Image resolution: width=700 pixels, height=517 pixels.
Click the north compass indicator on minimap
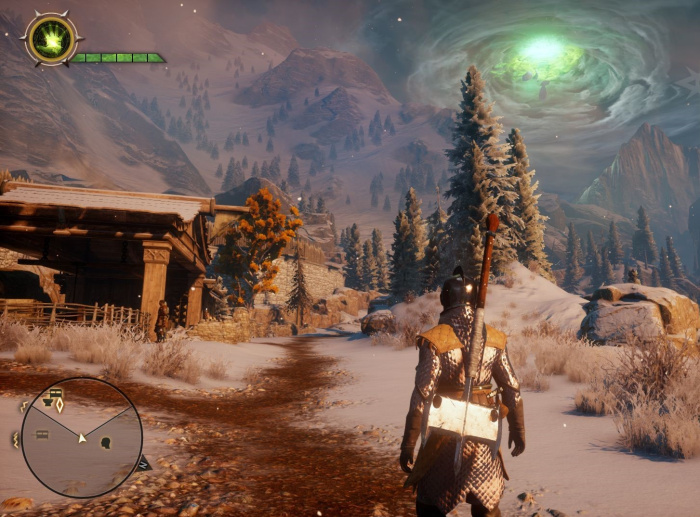click(144, 463)
